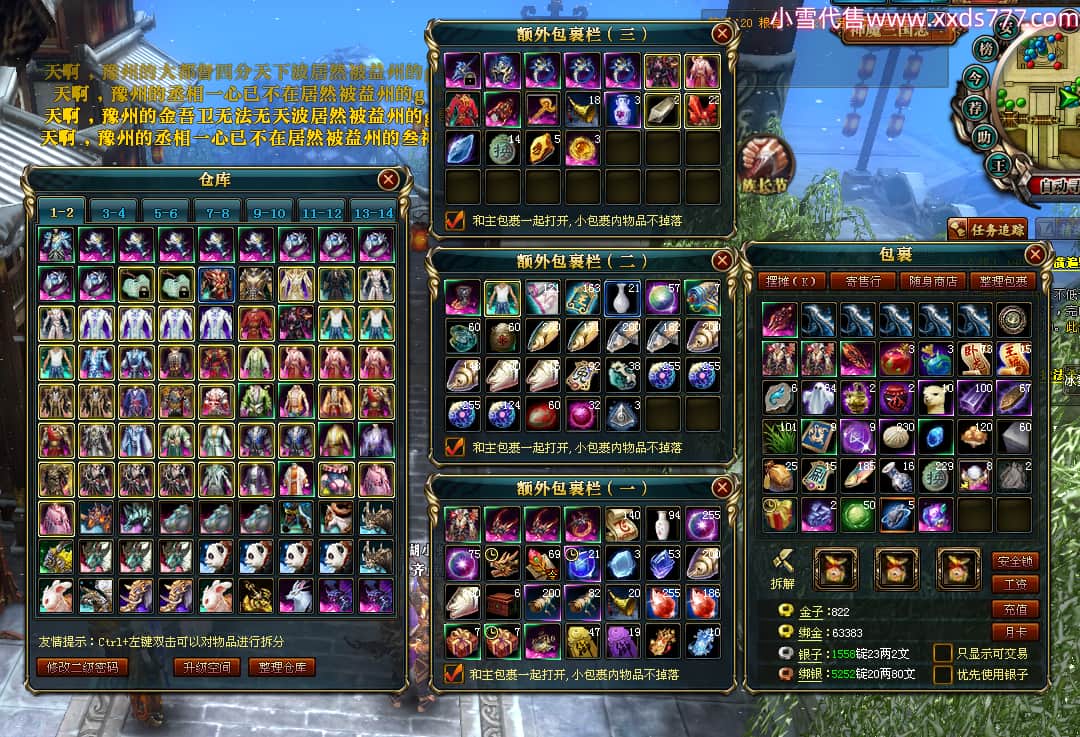Image resolution: width=1080 pixels, height=737 pixels.
Task: Select the 月卡 monthly card button
Action: (1014, 632)
